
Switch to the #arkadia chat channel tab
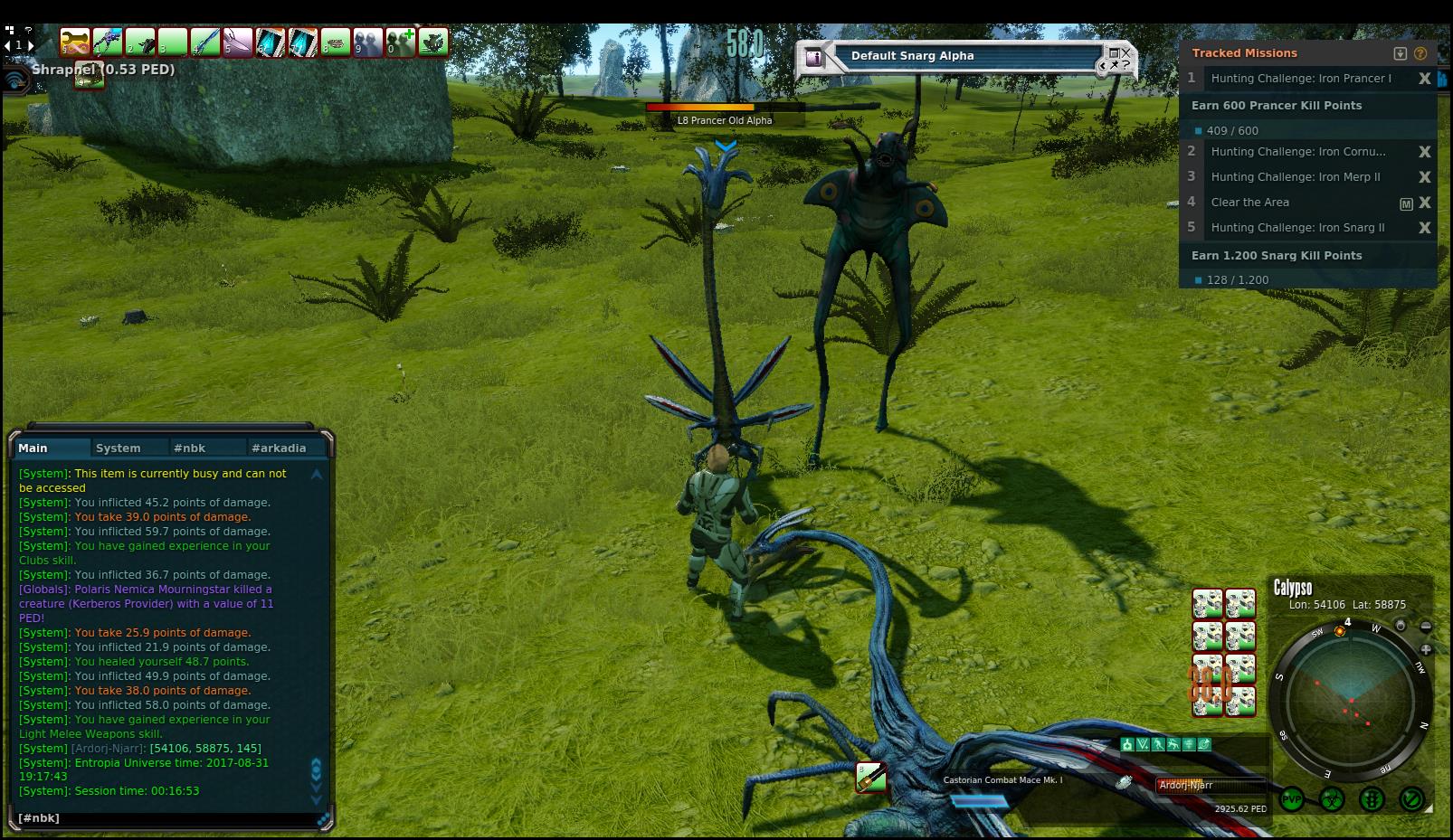click(x=279, y=448)
